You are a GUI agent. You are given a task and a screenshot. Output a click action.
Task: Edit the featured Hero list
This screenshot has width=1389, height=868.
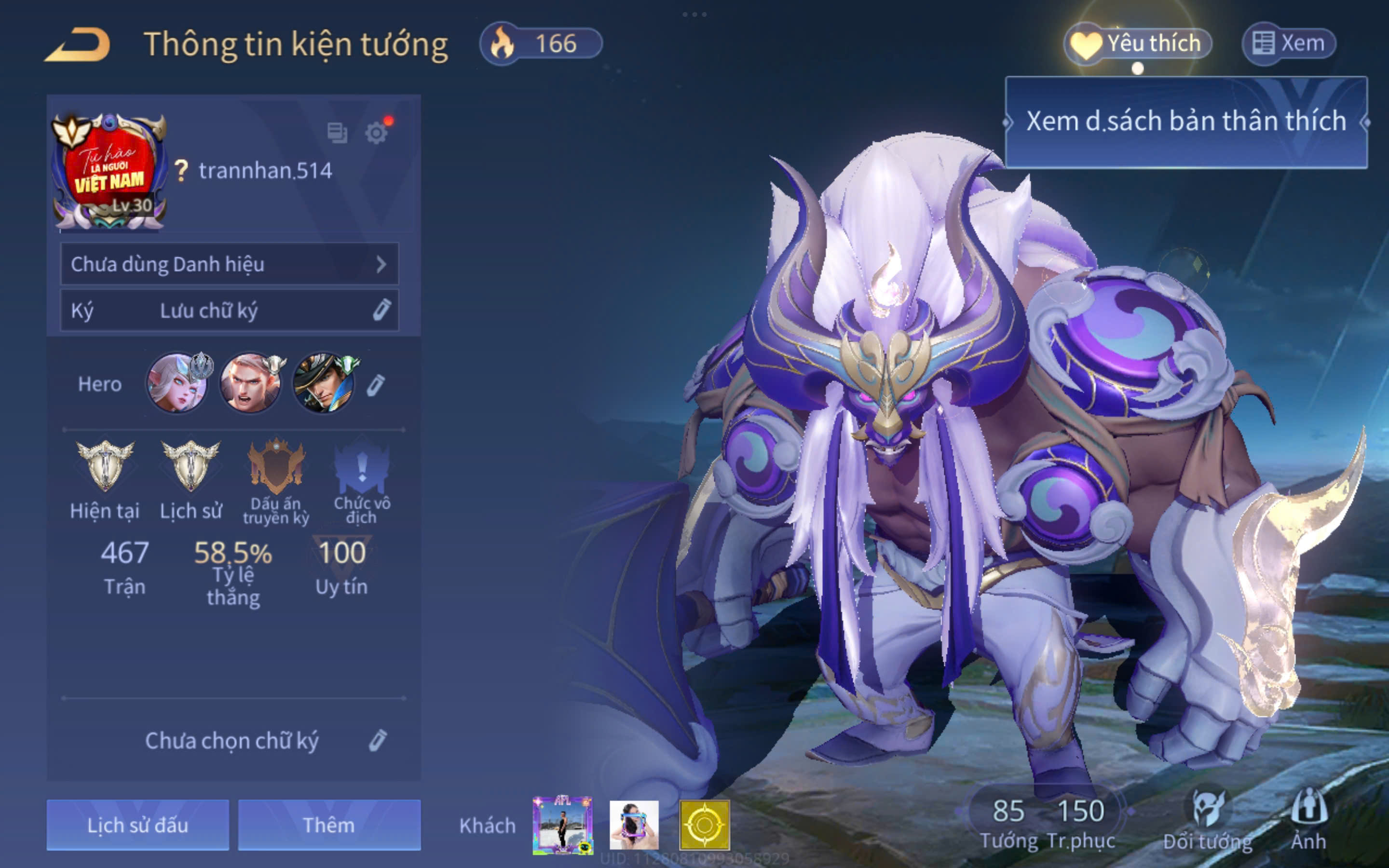tap(376, 385)
